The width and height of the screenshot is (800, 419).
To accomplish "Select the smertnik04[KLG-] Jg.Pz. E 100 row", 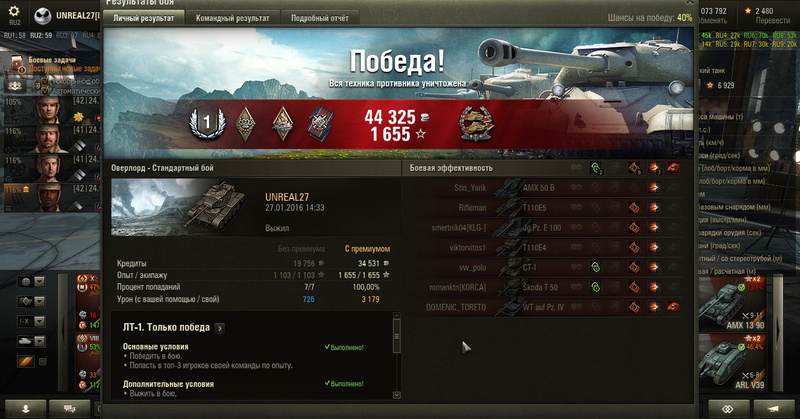I will coord(549,227).
